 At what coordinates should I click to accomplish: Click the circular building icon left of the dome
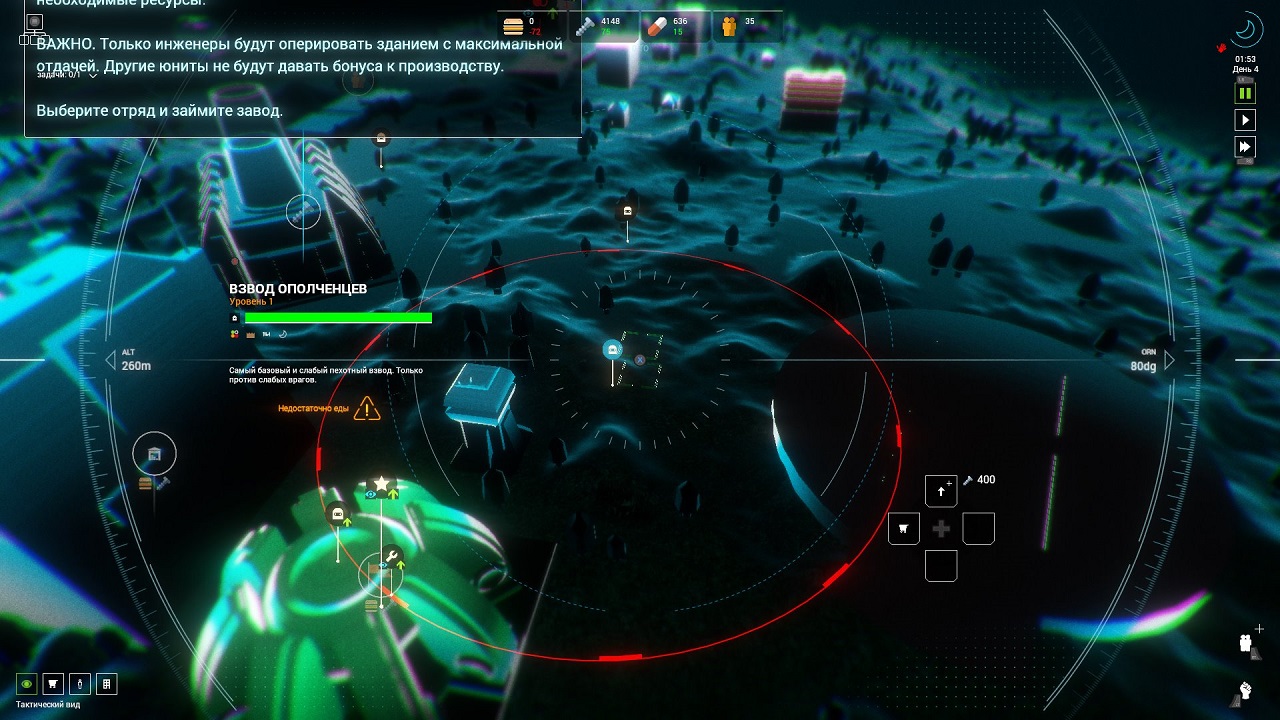click(154, 454)
